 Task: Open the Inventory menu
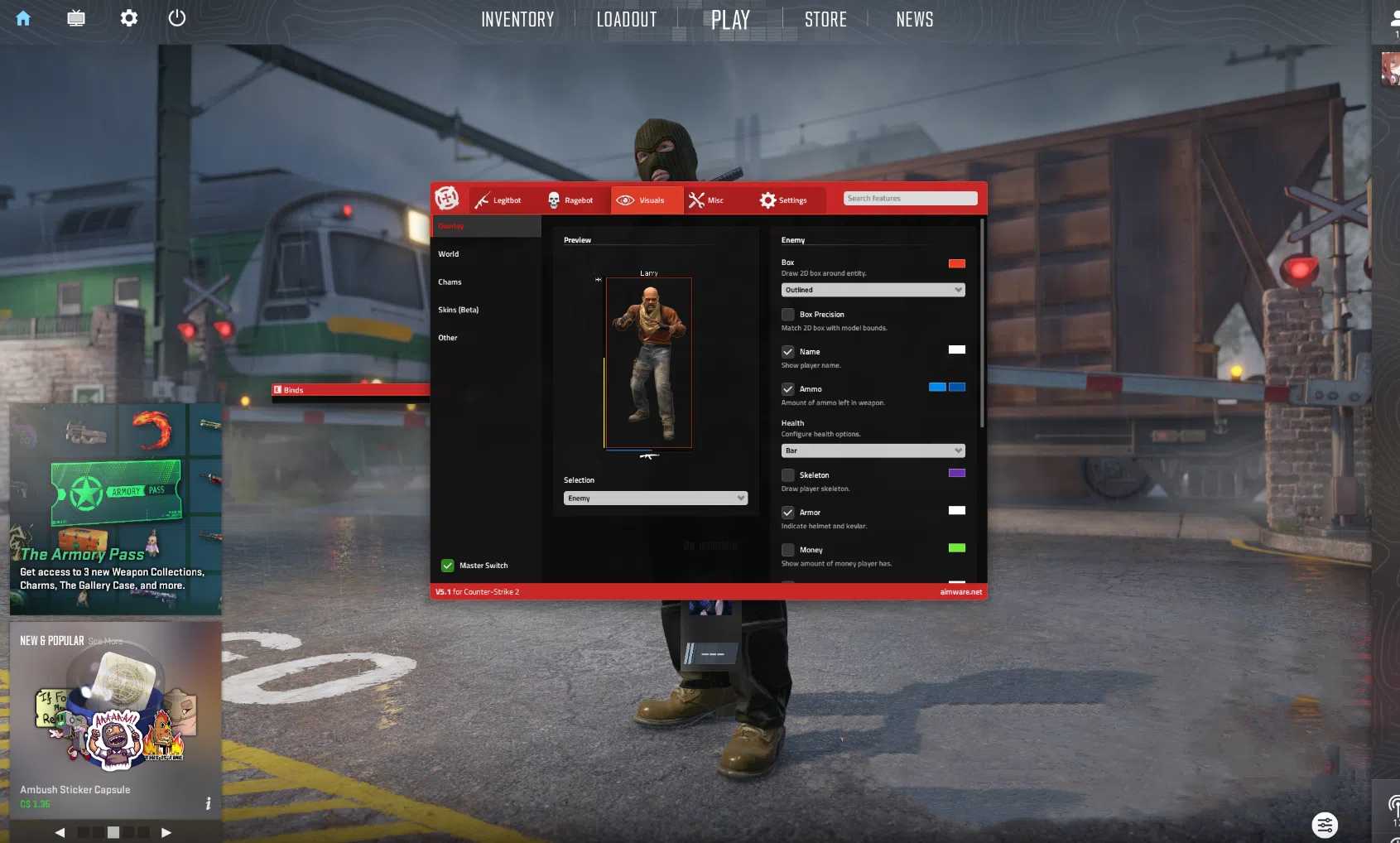517,19
